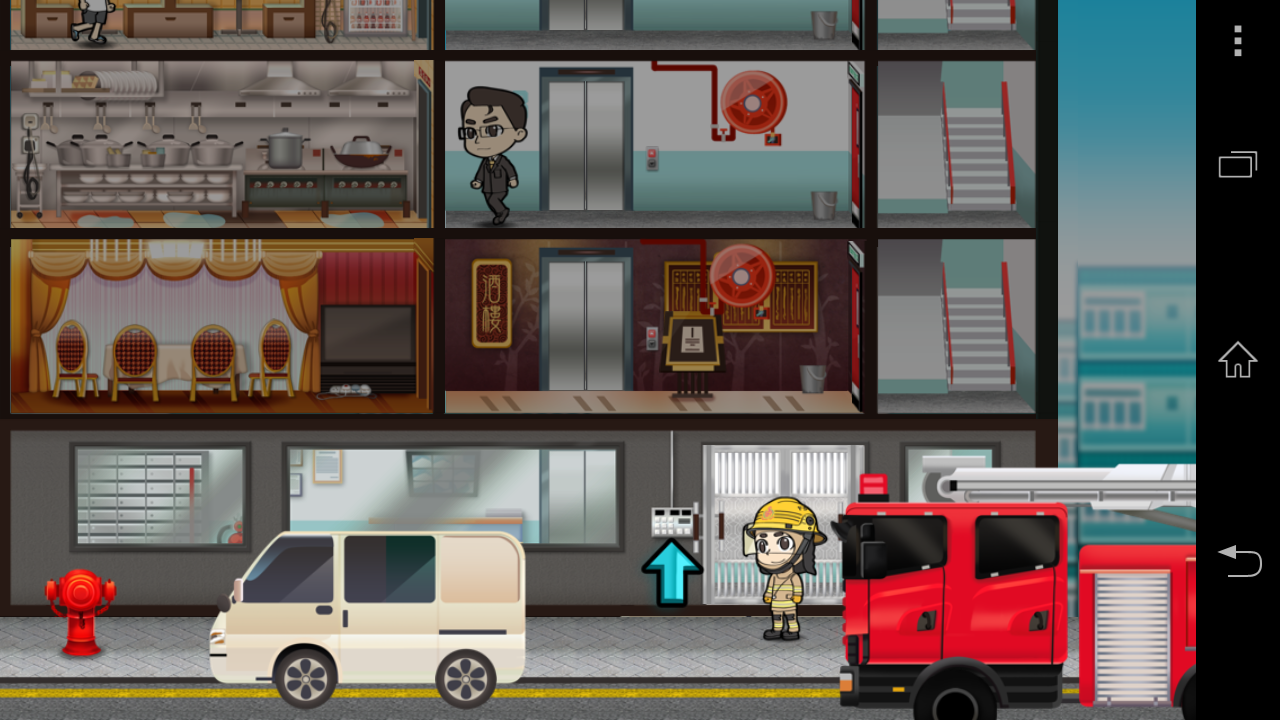This screenshot has height=720, width=1280.
Task: Tap the back navigation button
Action: pyautogui.click(x=1240, y=562)
